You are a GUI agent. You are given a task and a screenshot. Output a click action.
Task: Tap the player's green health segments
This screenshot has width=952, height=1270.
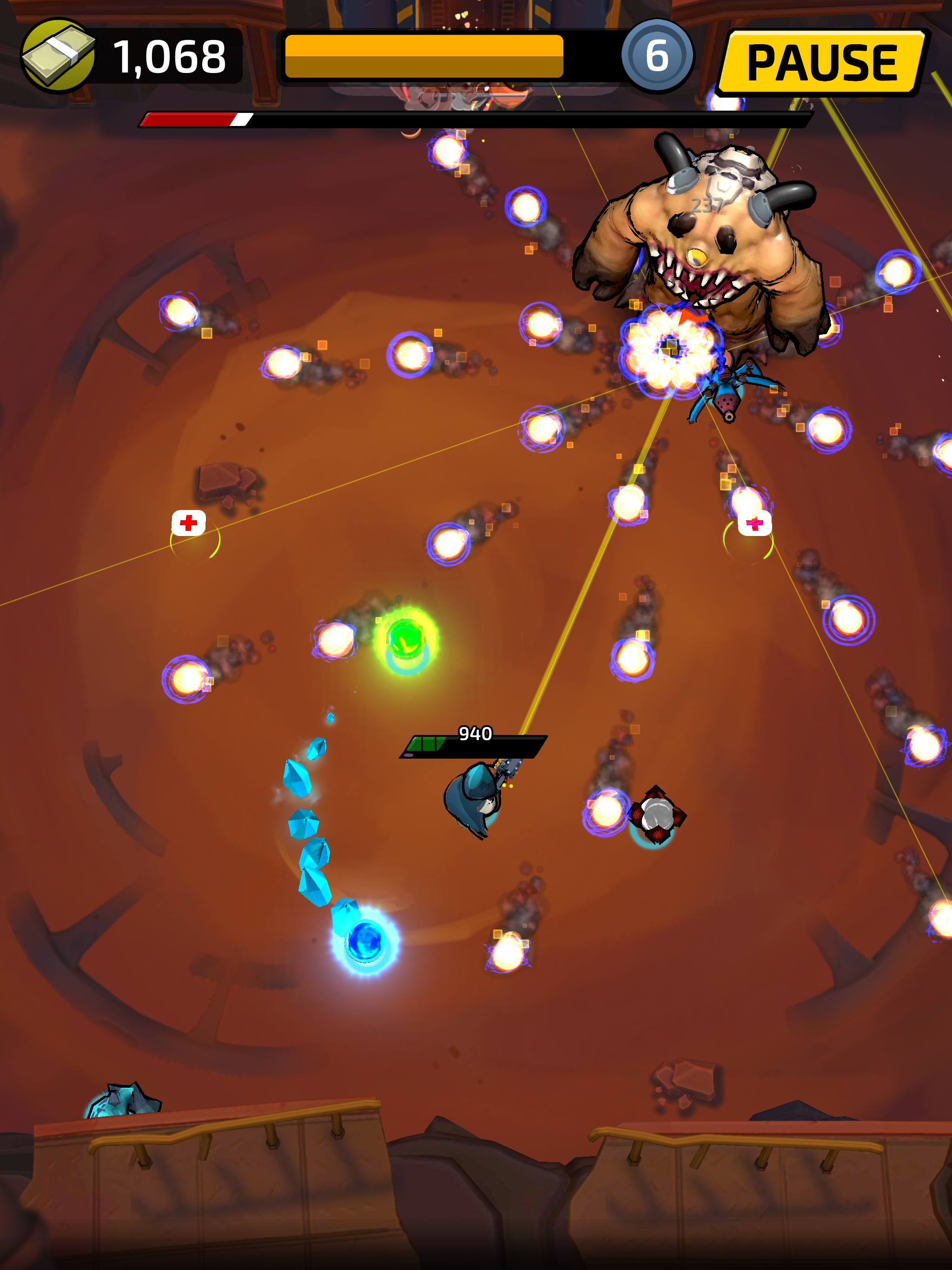[x=428, y=743]
